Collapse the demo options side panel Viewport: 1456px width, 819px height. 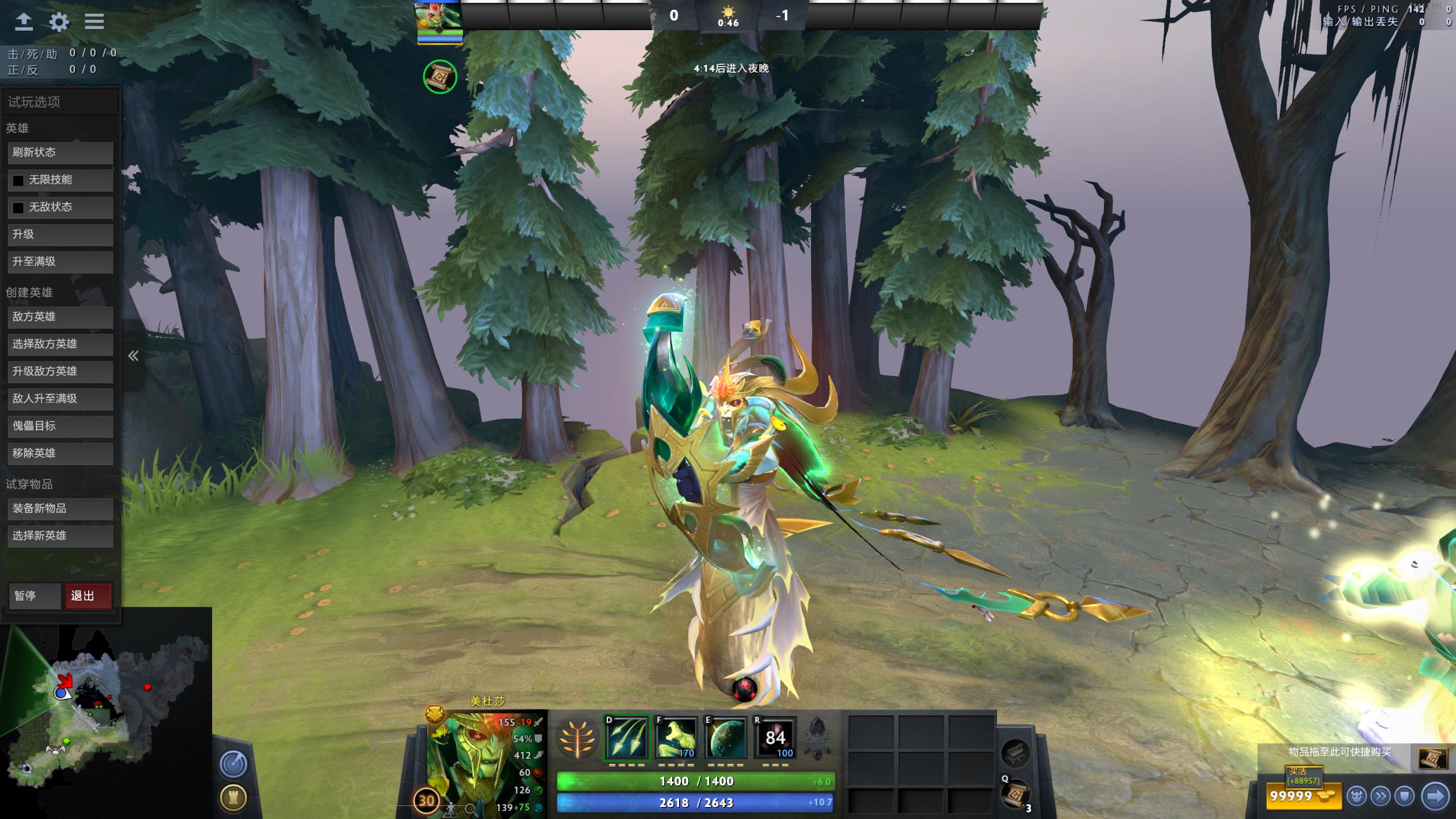[x=133, y=356]
